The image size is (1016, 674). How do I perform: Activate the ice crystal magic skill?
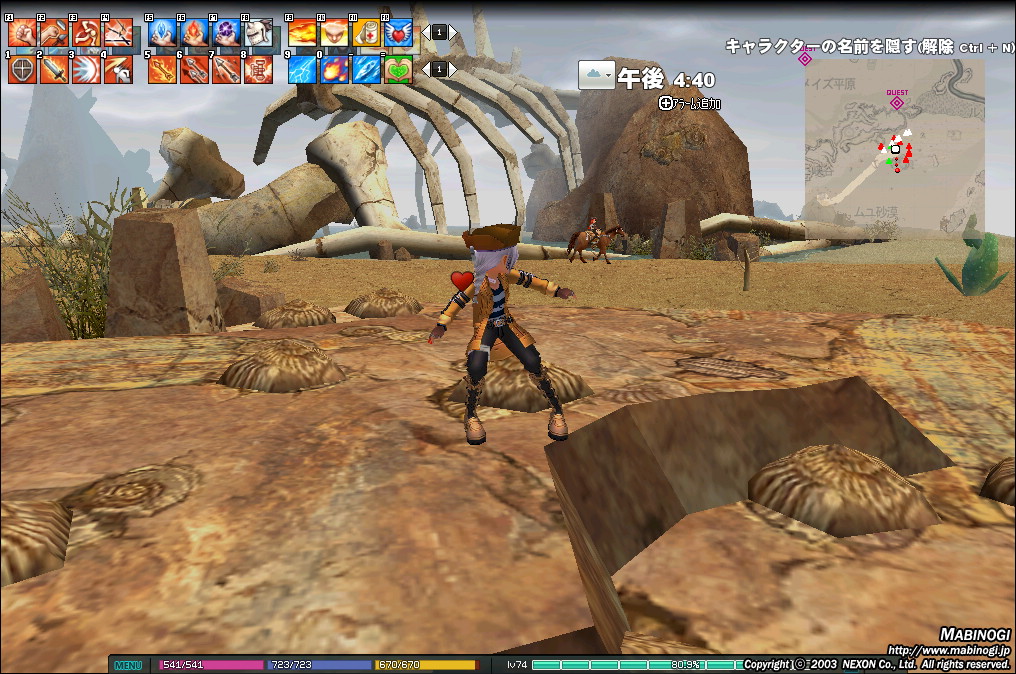pyautogui.click(x=162, y=33)
